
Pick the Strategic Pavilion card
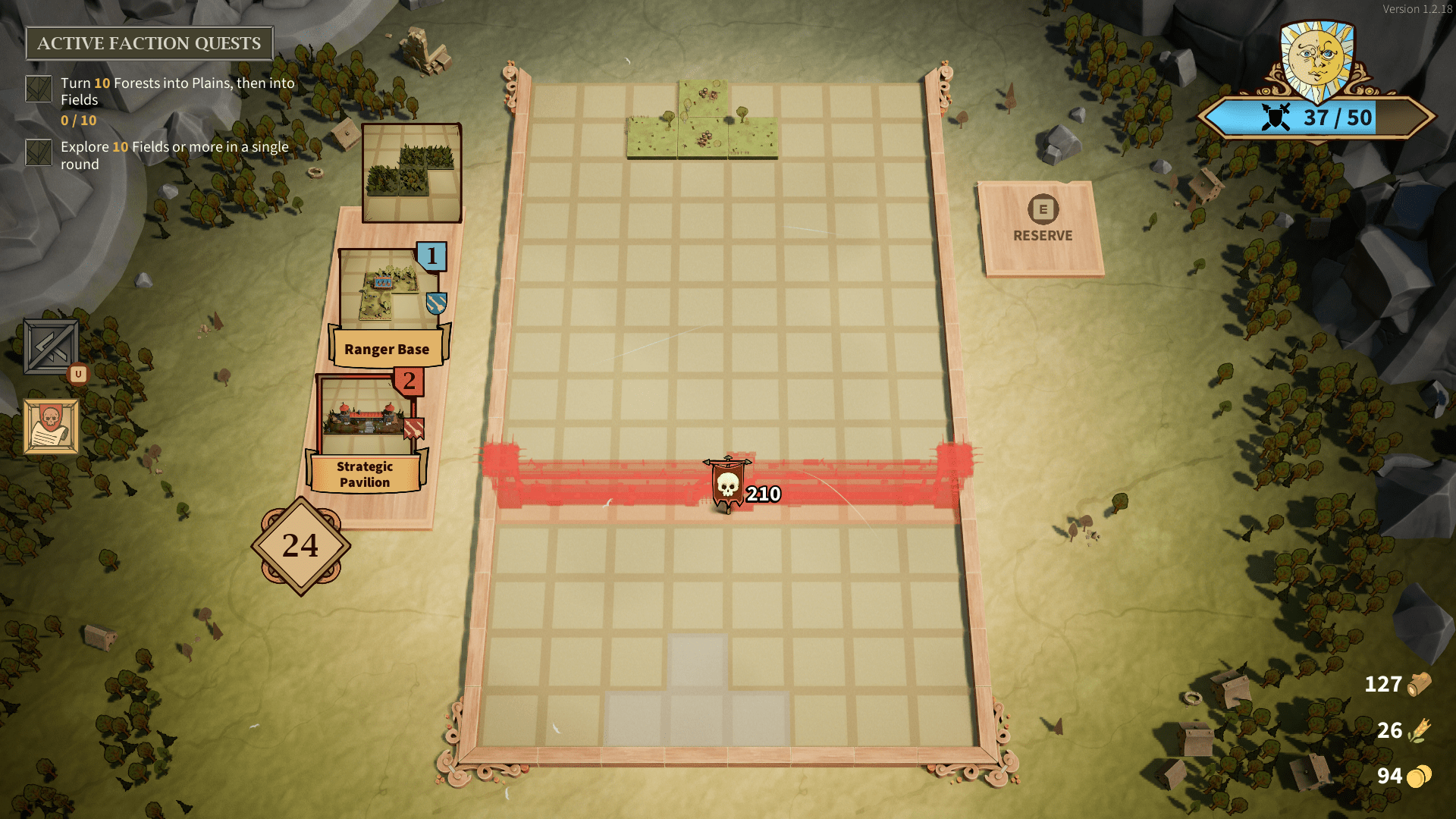coord(367,432)
